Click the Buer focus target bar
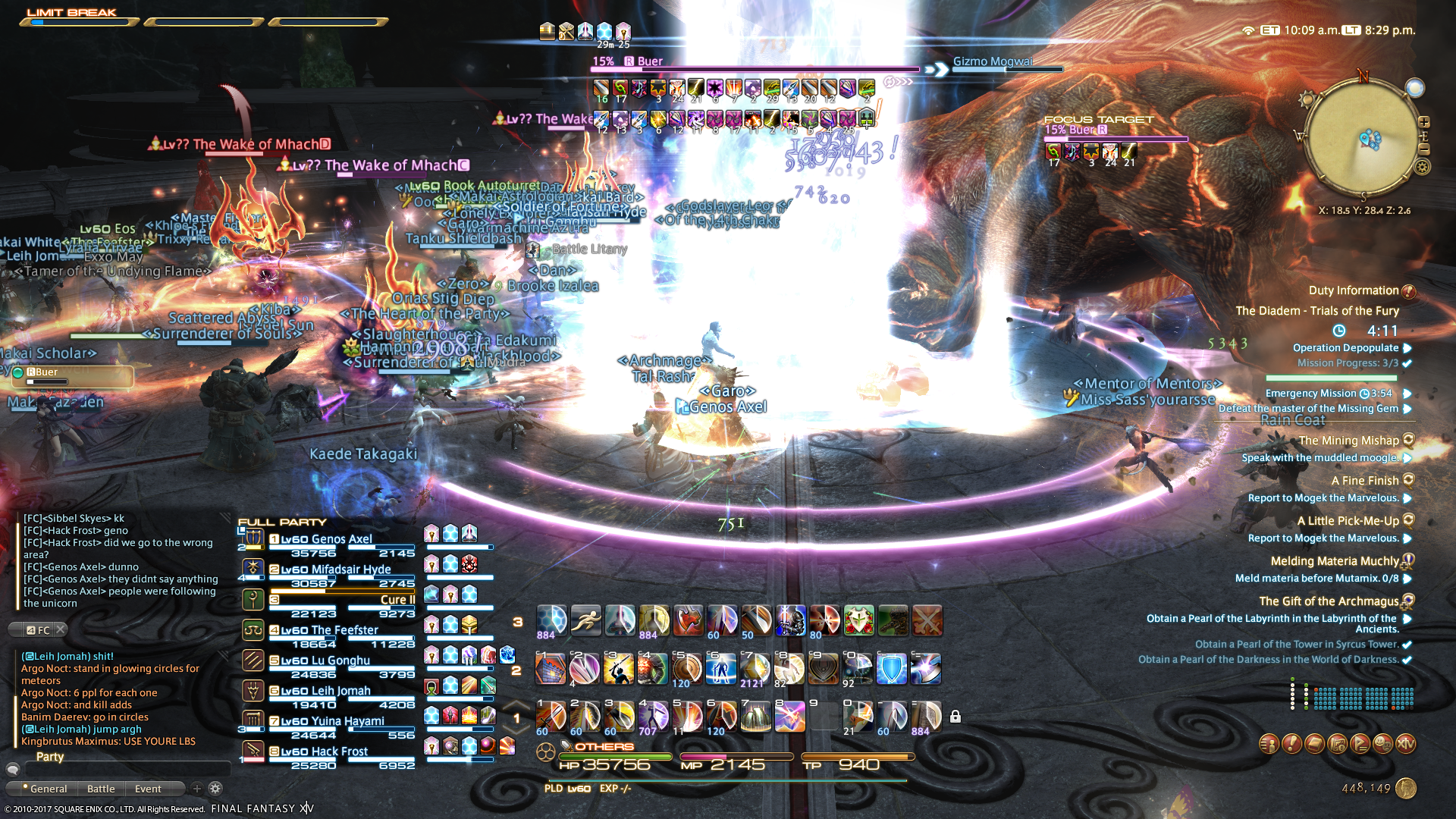 coord(1116,139)
